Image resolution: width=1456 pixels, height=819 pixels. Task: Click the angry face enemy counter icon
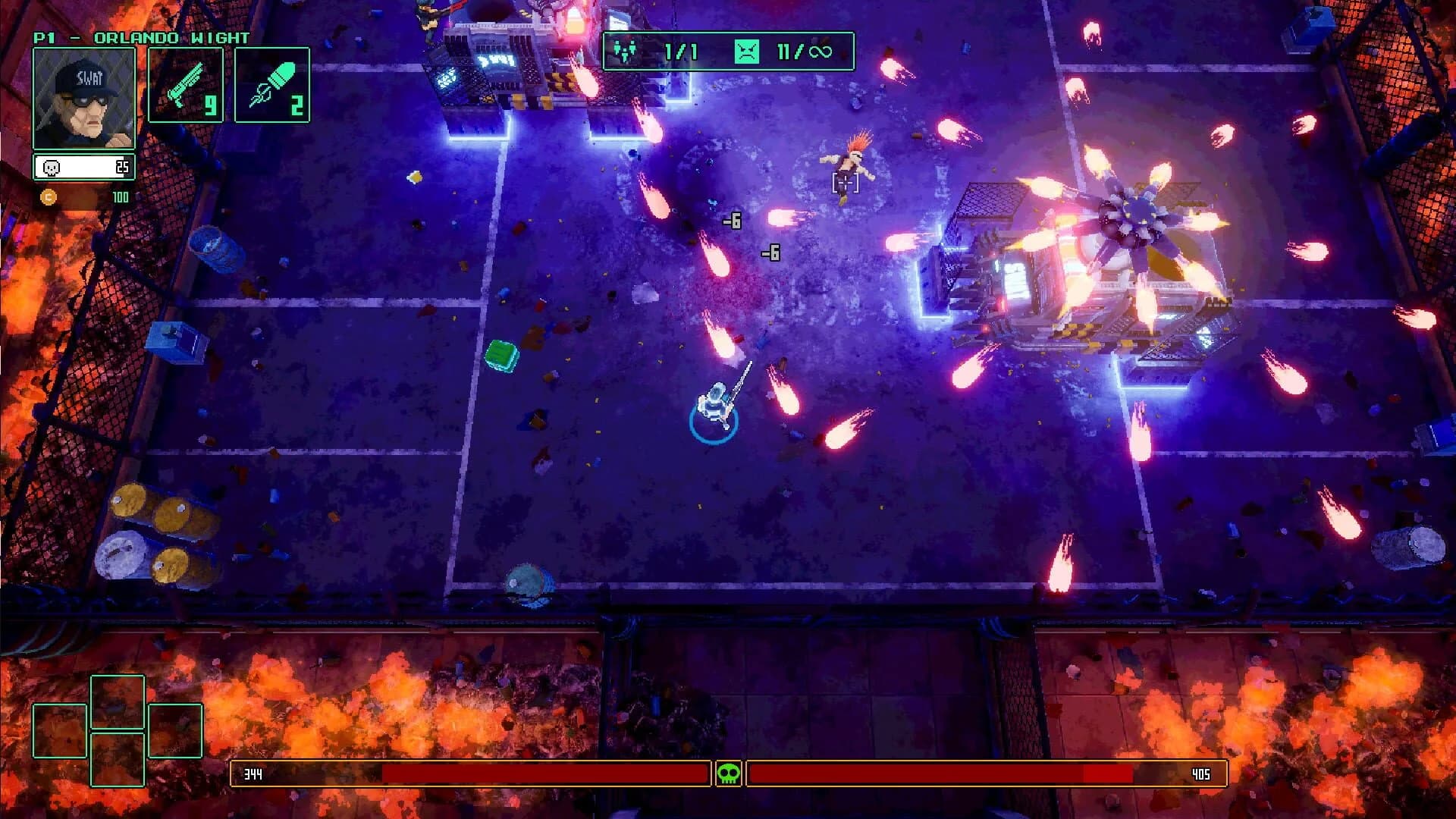click(747, 51)
